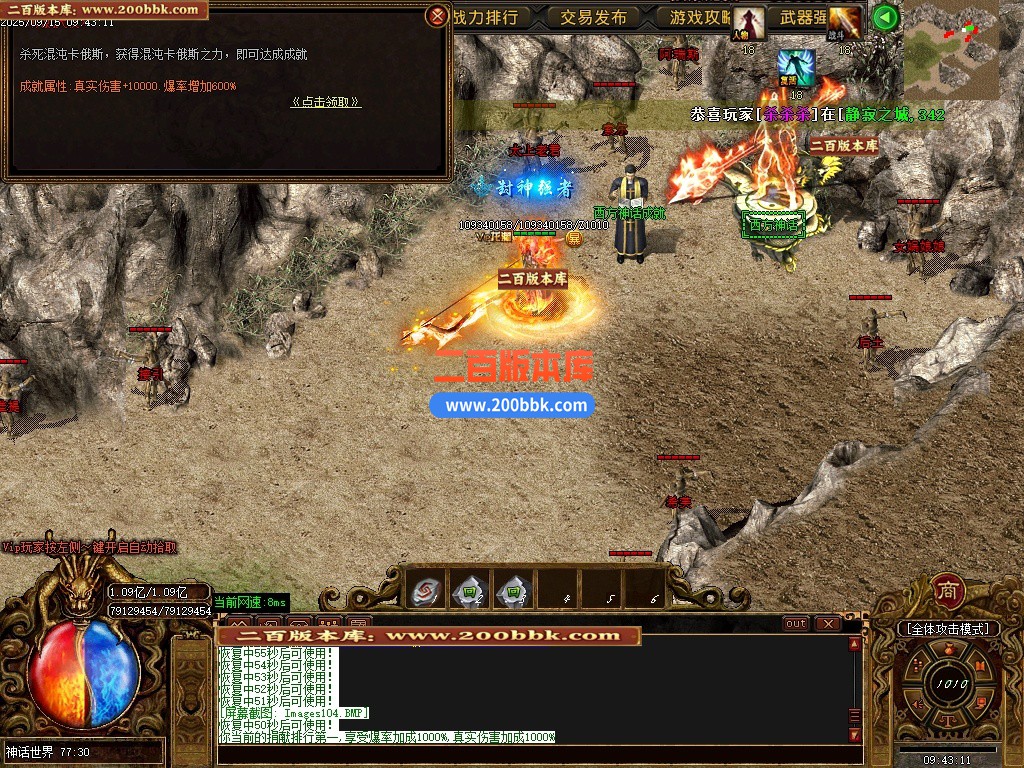Open the 屏幕截图 Images104.BMP chat line
This screenshot has width=1024, height=768.
tap(295, 712)
